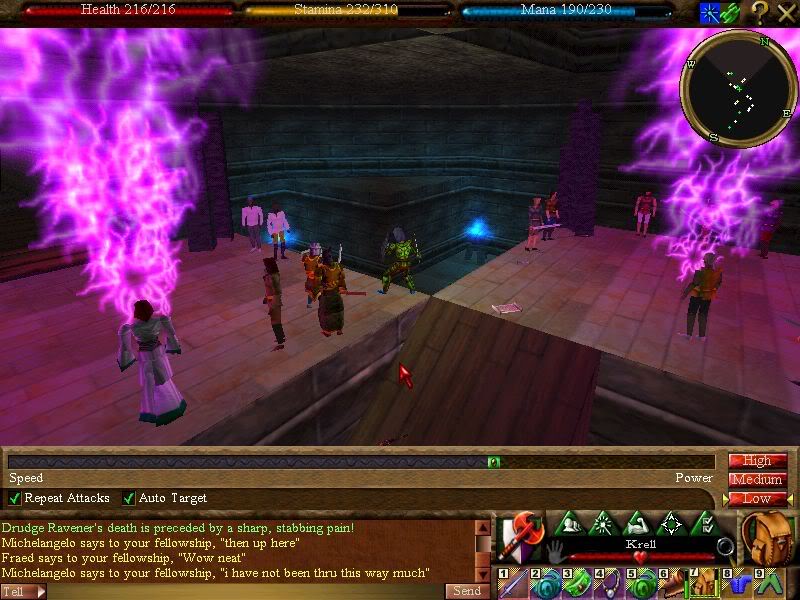
Task: Select the Medium attack height
Action: (x=757, y=480)
